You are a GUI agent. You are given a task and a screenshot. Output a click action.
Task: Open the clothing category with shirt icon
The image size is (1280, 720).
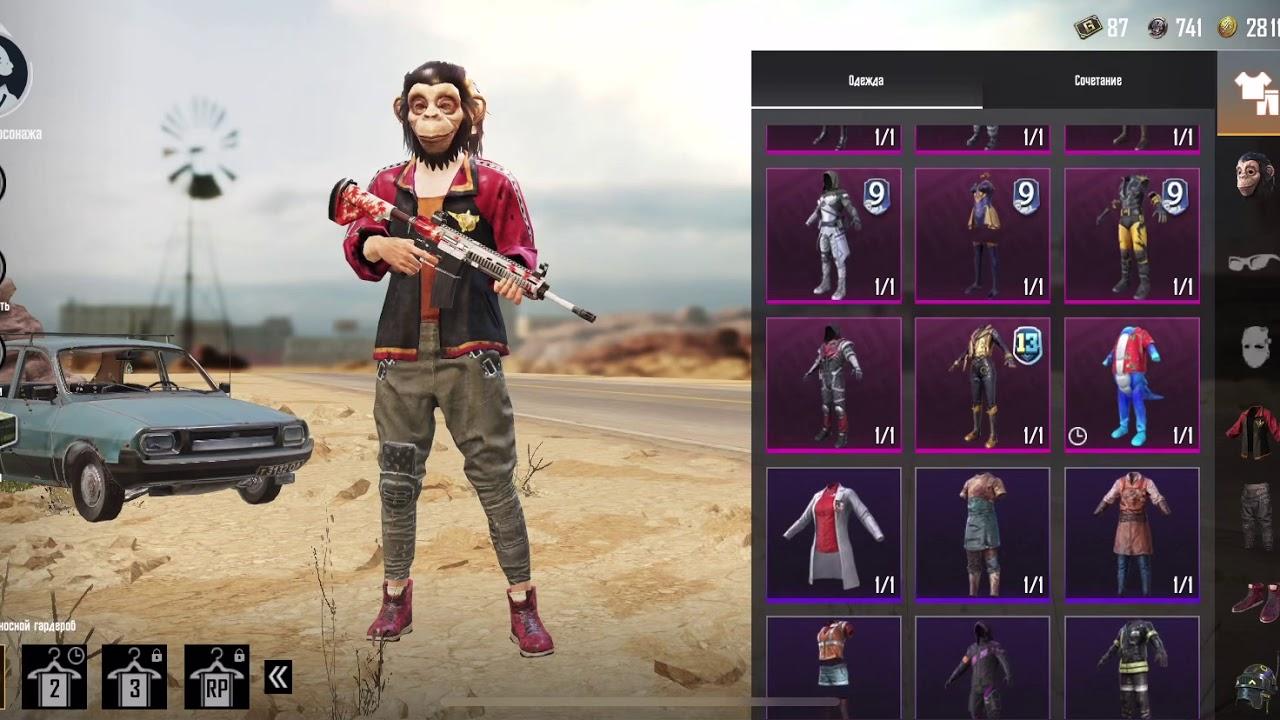(1252, 92)
